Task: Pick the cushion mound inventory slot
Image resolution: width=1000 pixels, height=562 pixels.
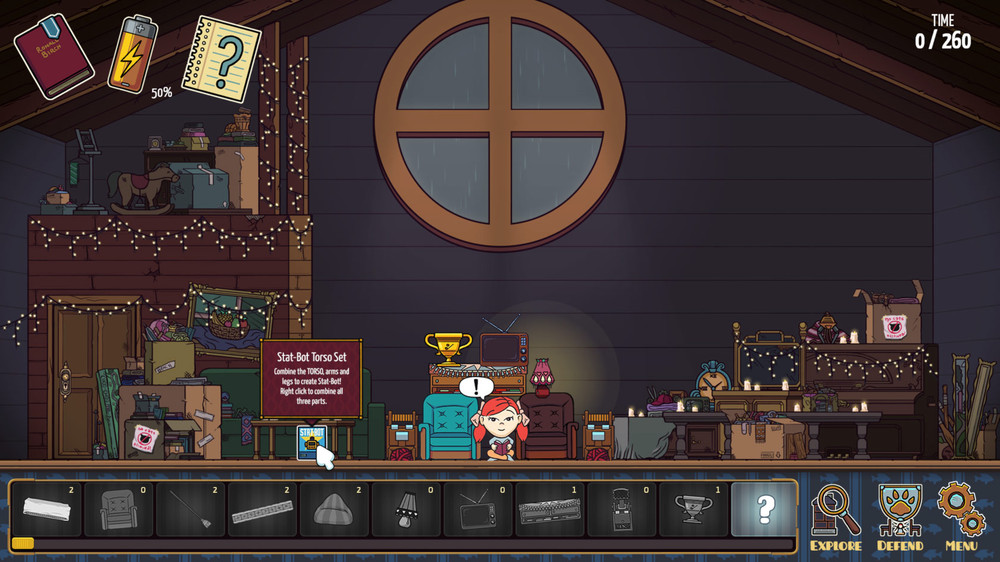Action: [335, 509]
